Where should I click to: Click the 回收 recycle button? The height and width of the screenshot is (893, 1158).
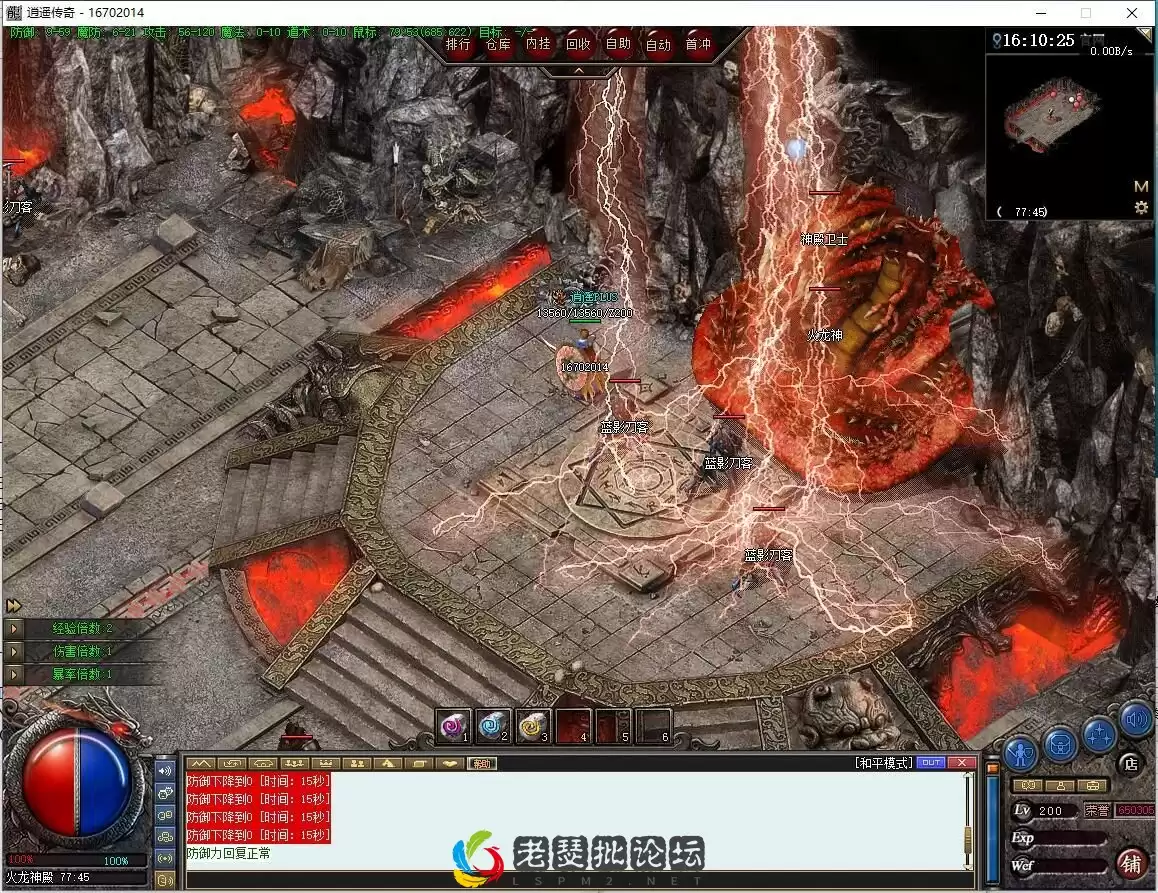coord(578,44)
